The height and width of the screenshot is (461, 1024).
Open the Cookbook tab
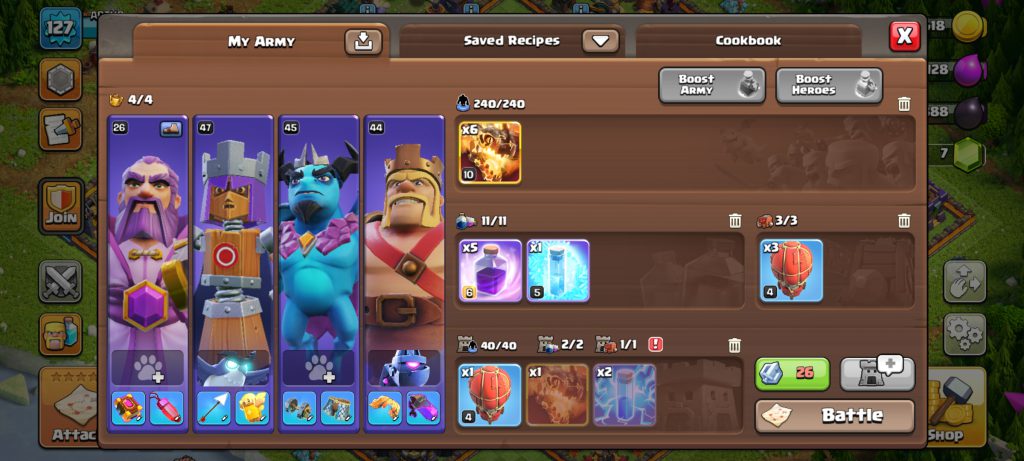tap(748, 41)
